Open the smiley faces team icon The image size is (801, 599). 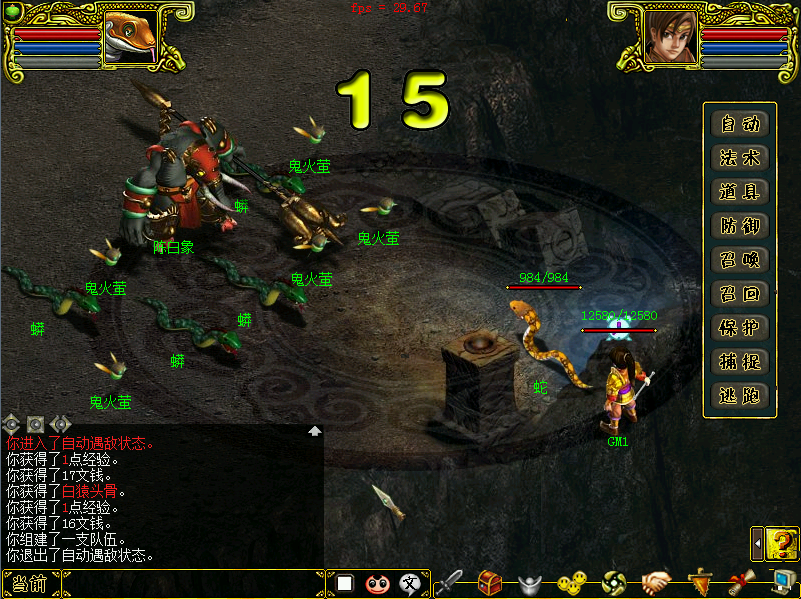click(x=573, y=582)
